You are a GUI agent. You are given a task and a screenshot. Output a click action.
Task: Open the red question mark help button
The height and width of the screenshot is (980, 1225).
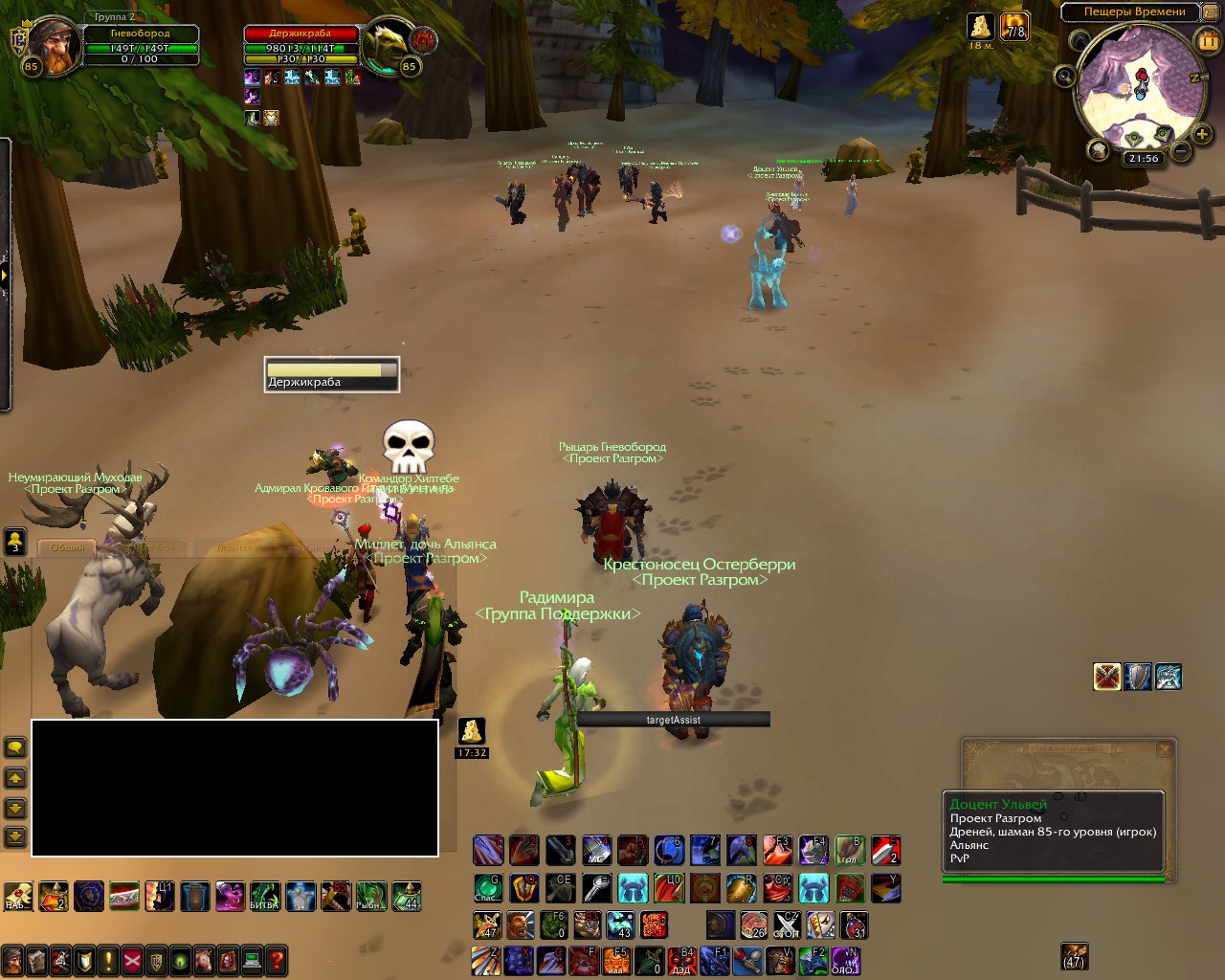coord(277,959)
